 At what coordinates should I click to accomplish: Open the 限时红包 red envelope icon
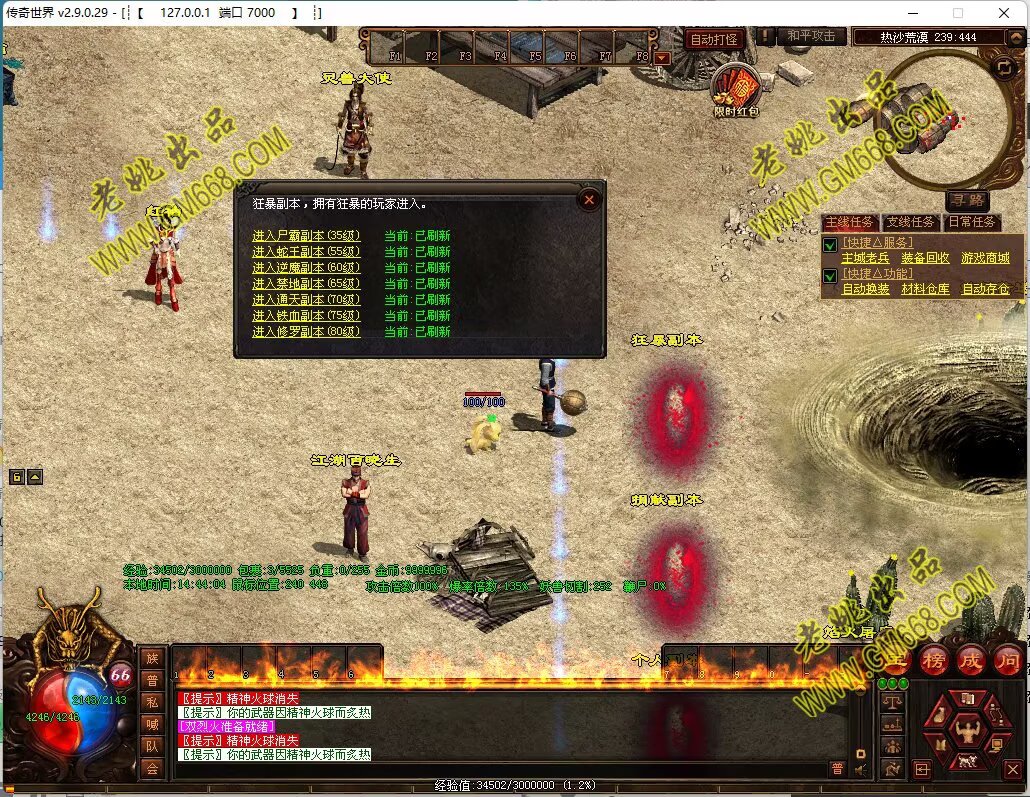coord(736,90)
